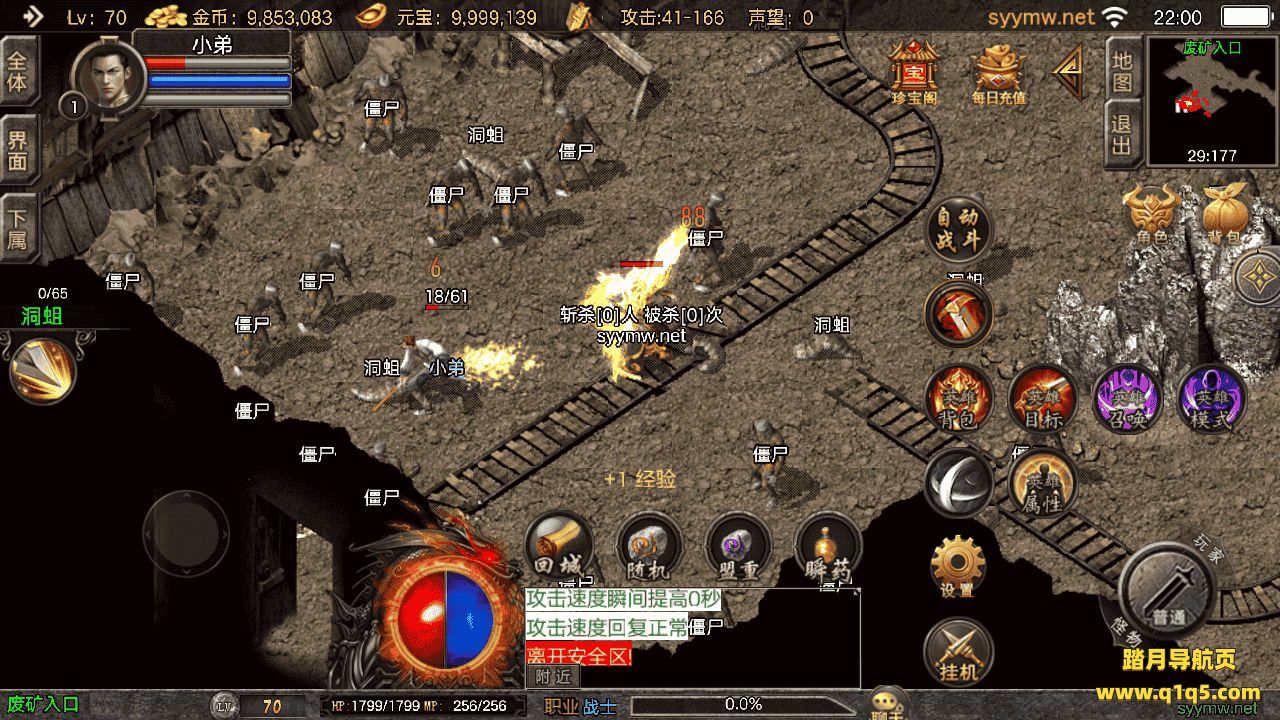
Task: Use the 瞬药 instant potion
Action: click(x=828, y=547)
